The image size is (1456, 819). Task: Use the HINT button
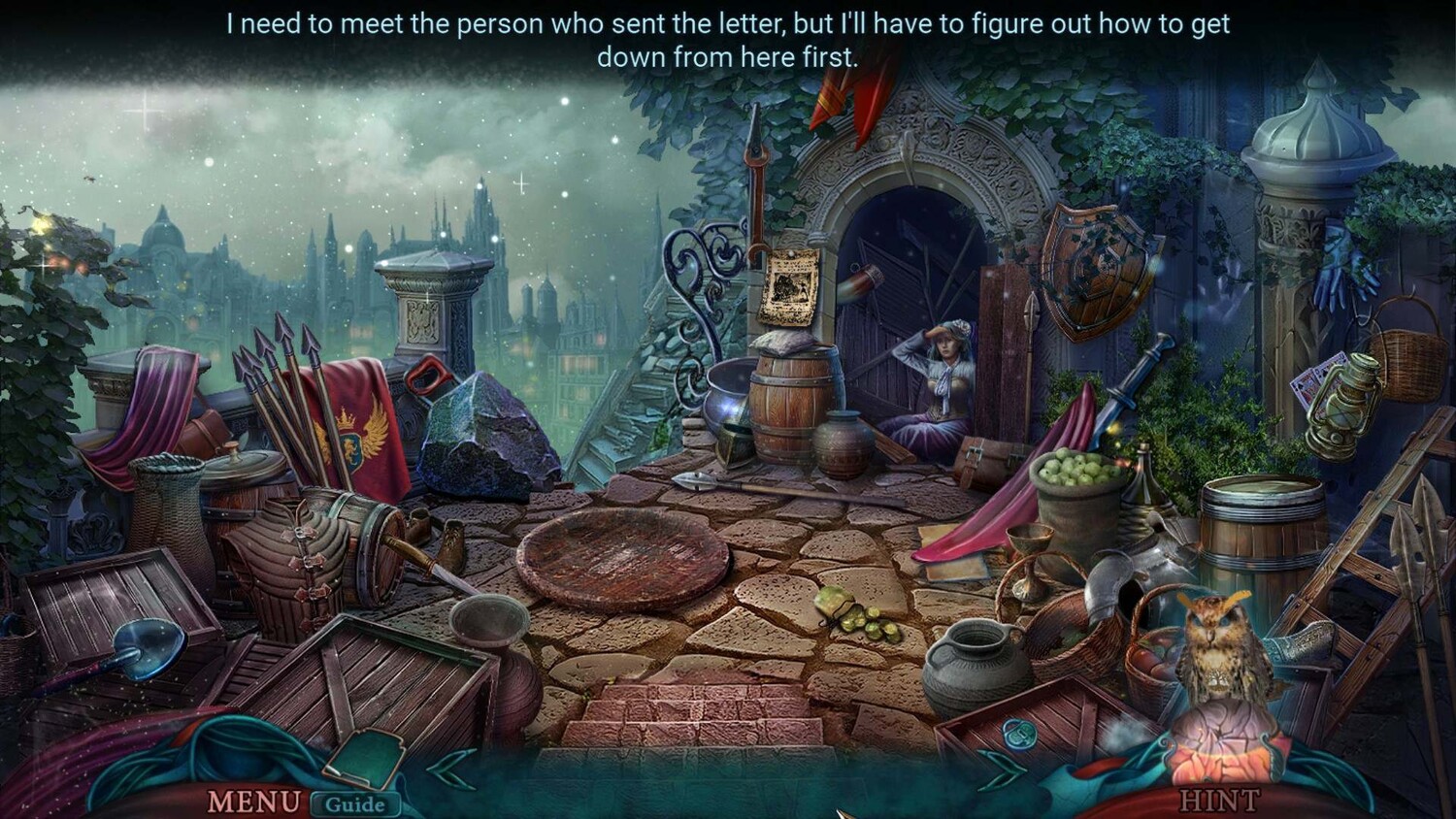1219,801
